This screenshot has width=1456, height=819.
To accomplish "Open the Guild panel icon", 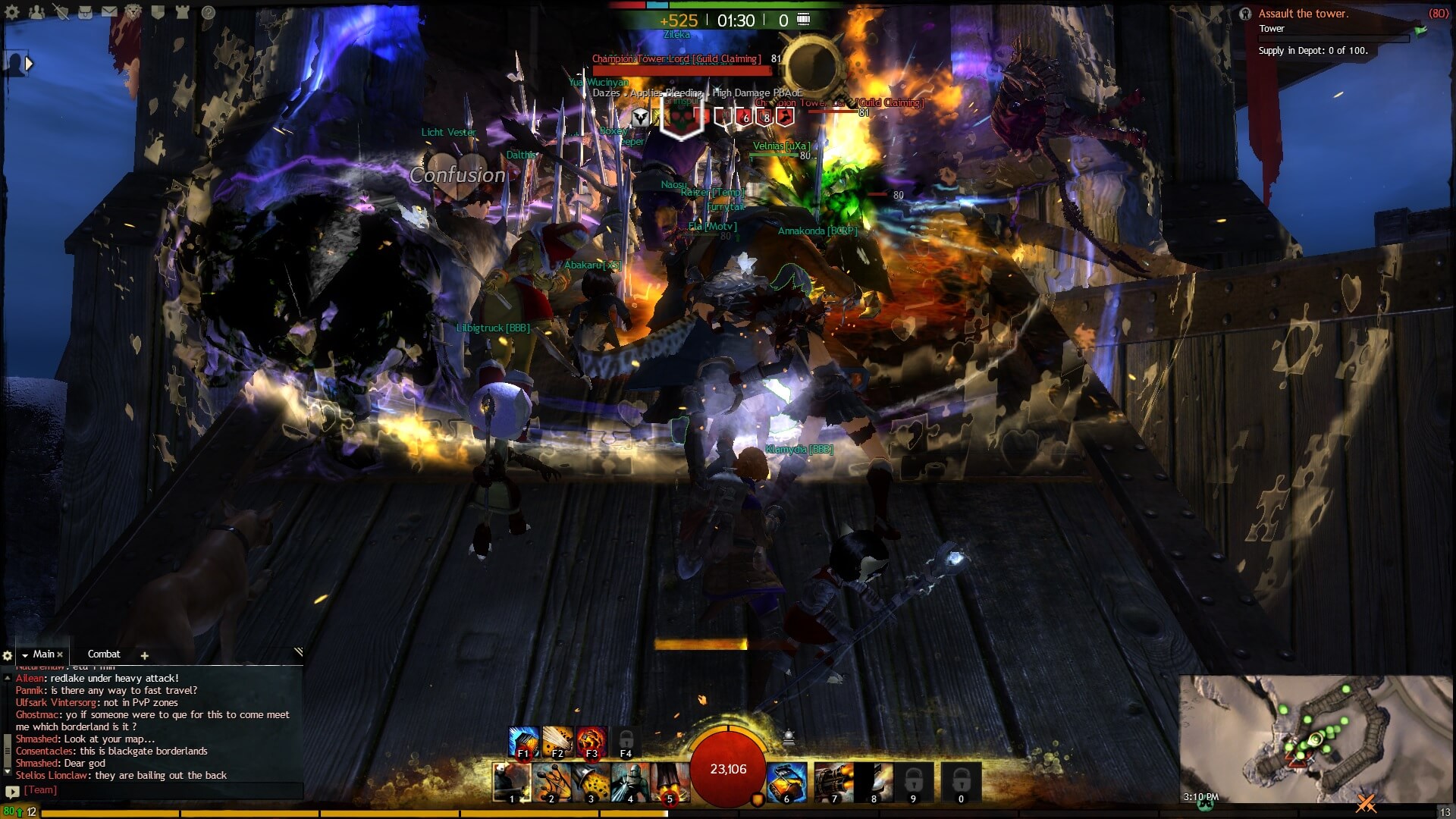I will pyautogui.click(x=157, y=12).
